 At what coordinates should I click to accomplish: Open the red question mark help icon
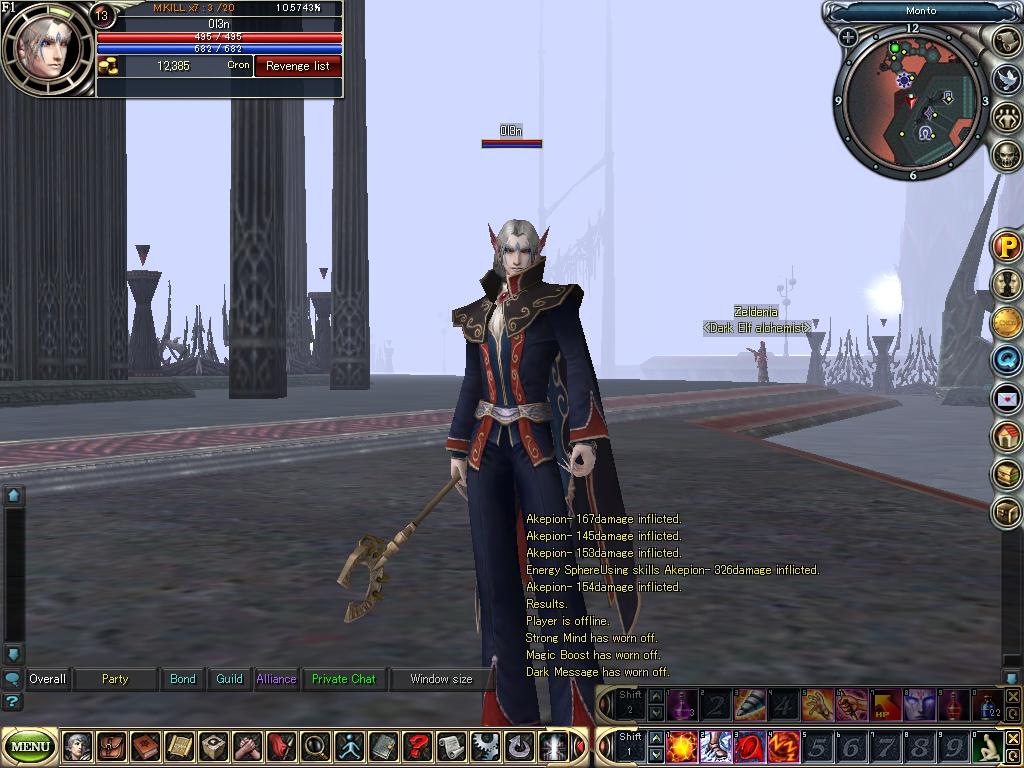tap(417, 746)
